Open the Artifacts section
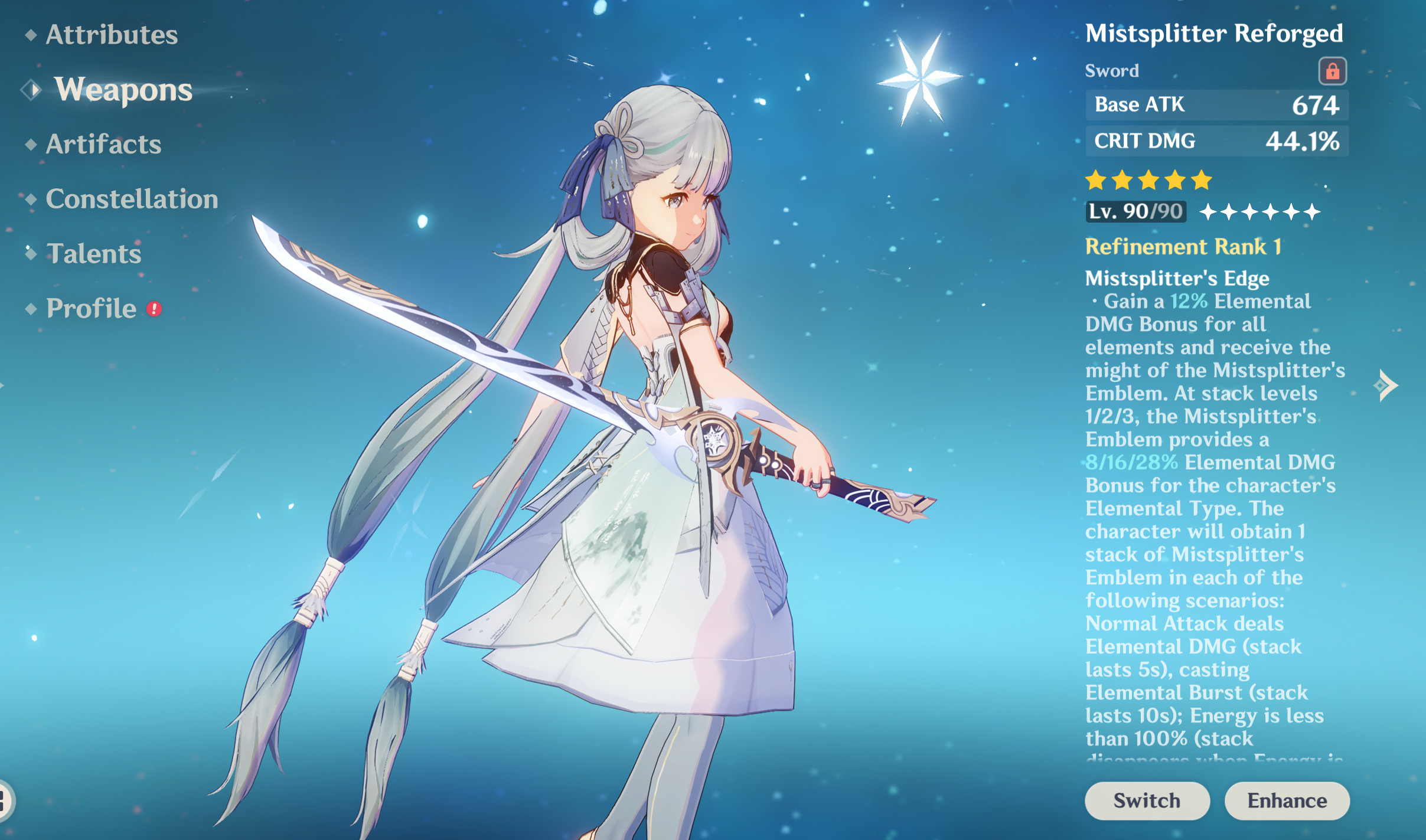This screenshot has height=840, width=1426. click(x=103, y=143)
